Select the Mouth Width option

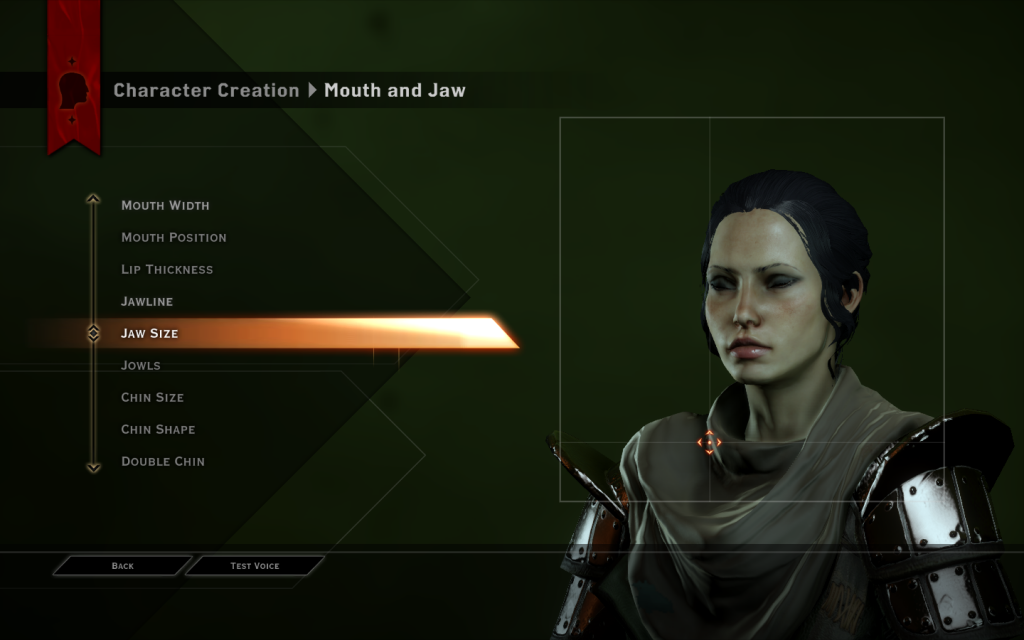[165, 206]
